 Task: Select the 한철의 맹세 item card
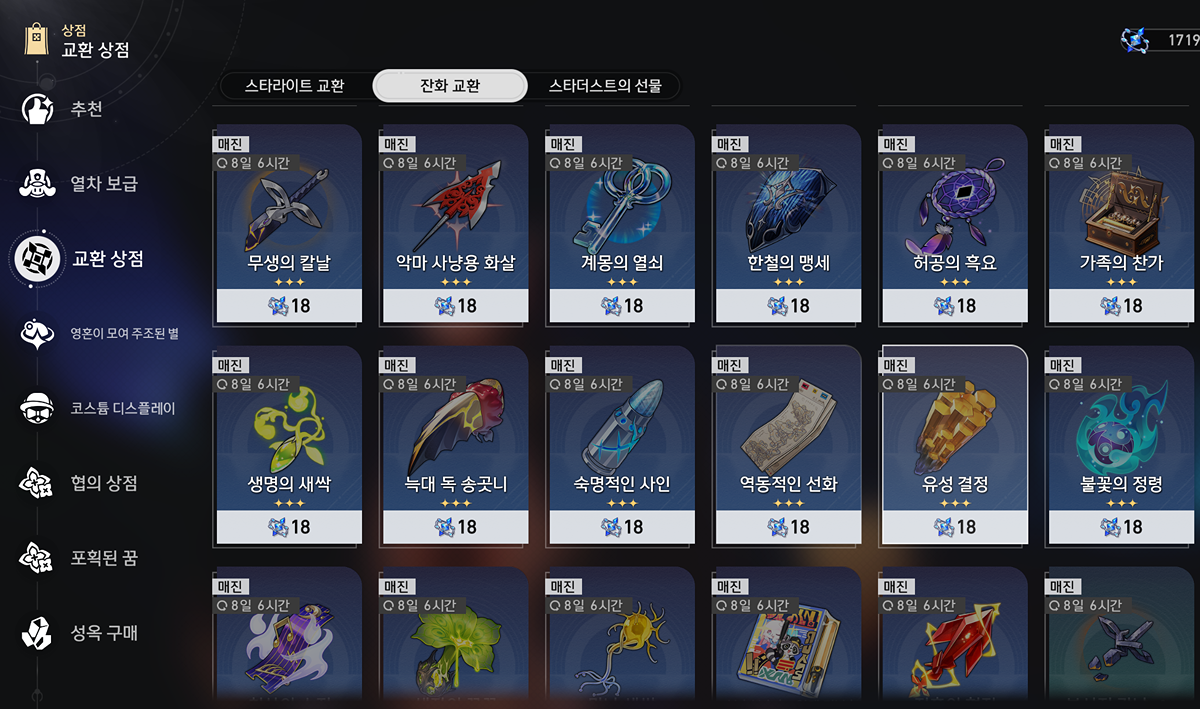788,225
